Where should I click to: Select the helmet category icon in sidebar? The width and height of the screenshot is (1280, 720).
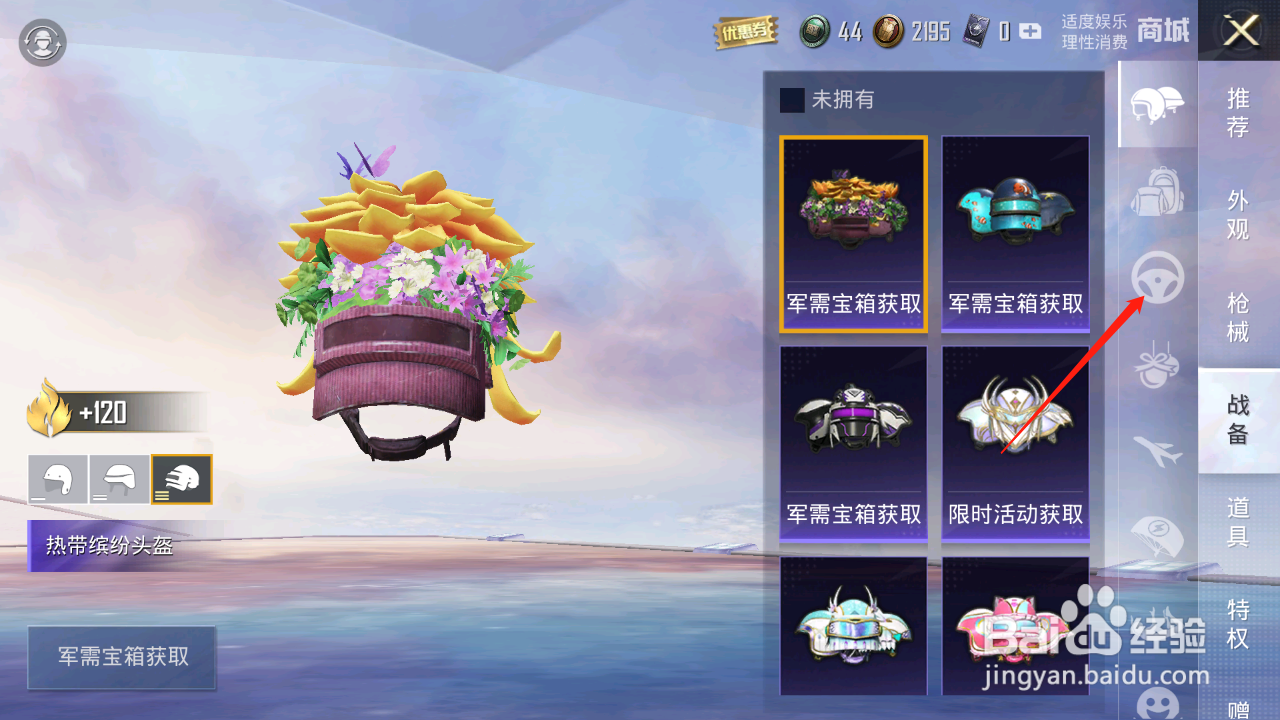[1157, 104]
